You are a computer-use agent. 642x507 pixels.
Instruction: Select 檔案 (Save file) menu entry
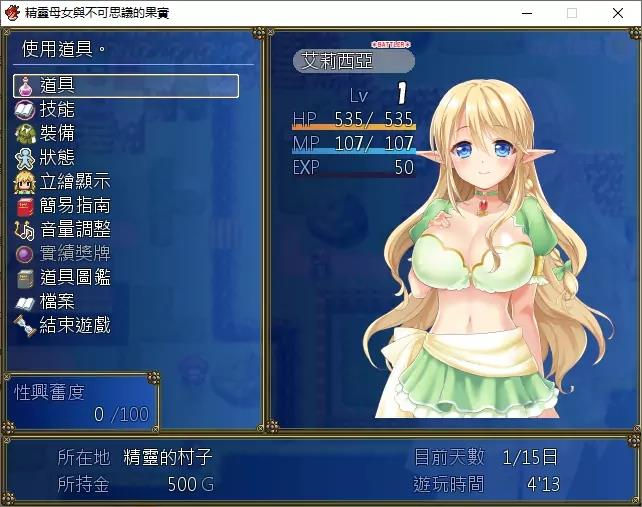coord(57,301)
